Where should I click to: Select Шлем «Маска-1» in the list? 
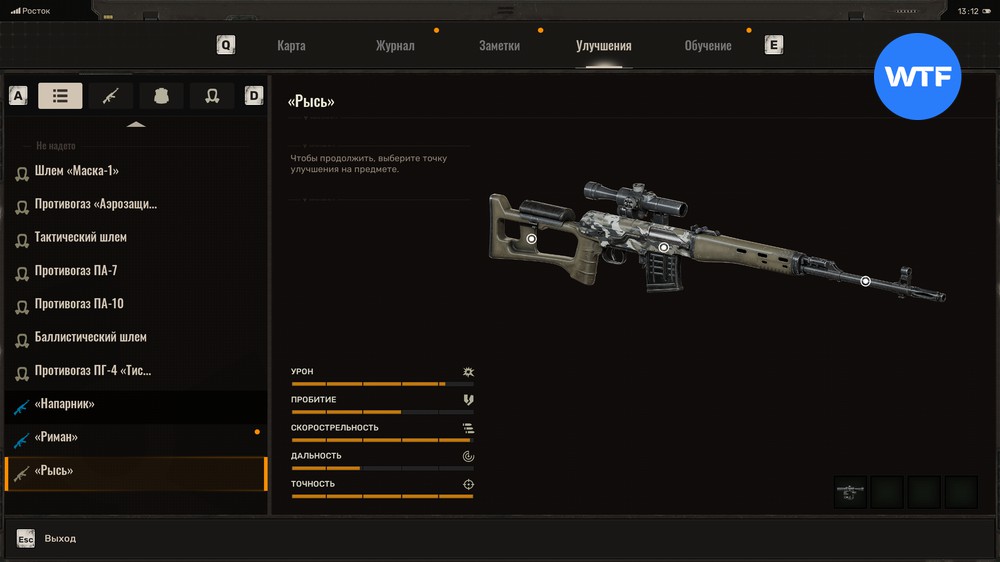pyautogui.click(x=77, y=171)
